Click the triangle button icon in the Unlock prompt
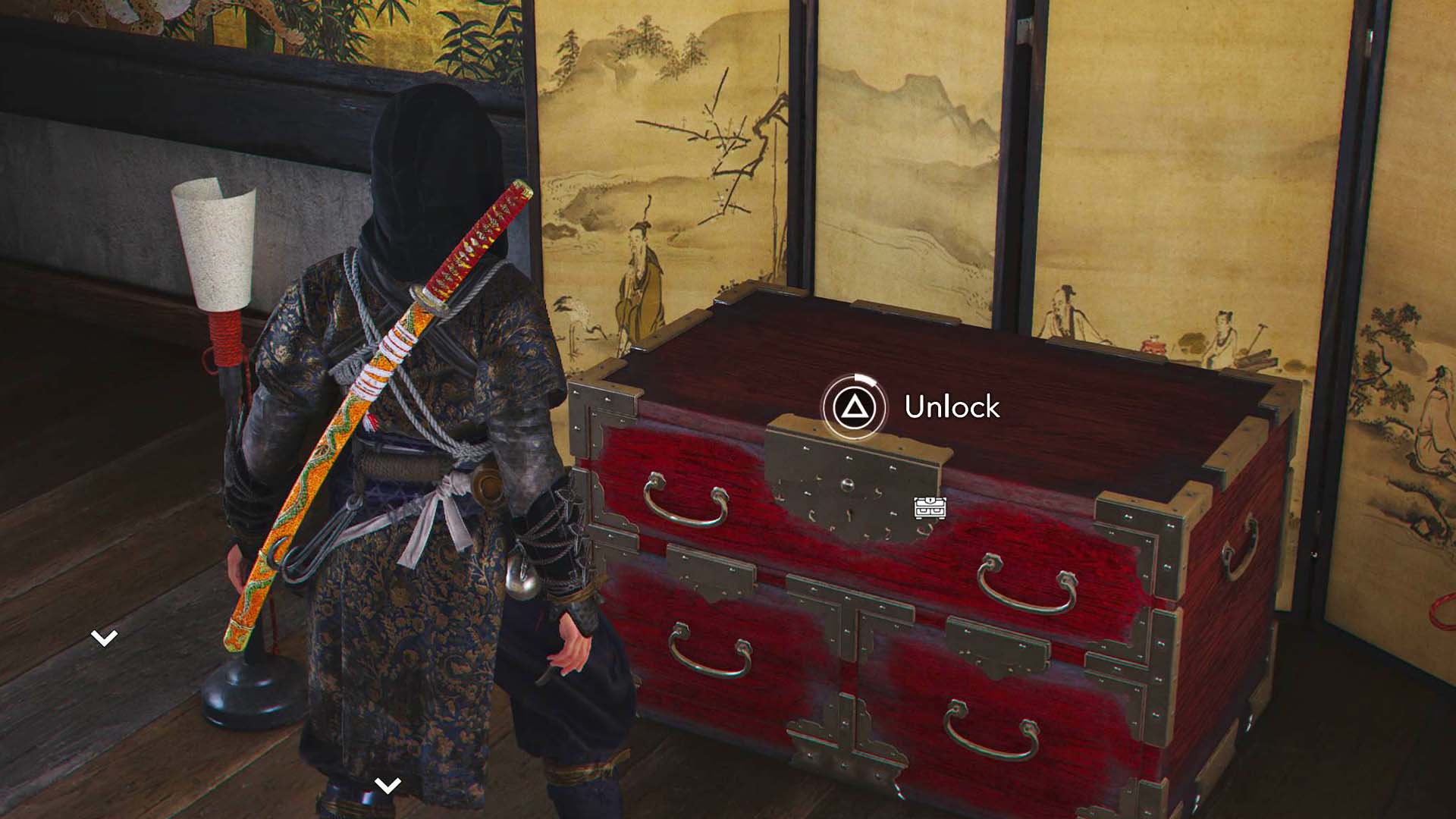Image resolution: width=1456 pixels, height=819 pixels. (x=855, y=406)
